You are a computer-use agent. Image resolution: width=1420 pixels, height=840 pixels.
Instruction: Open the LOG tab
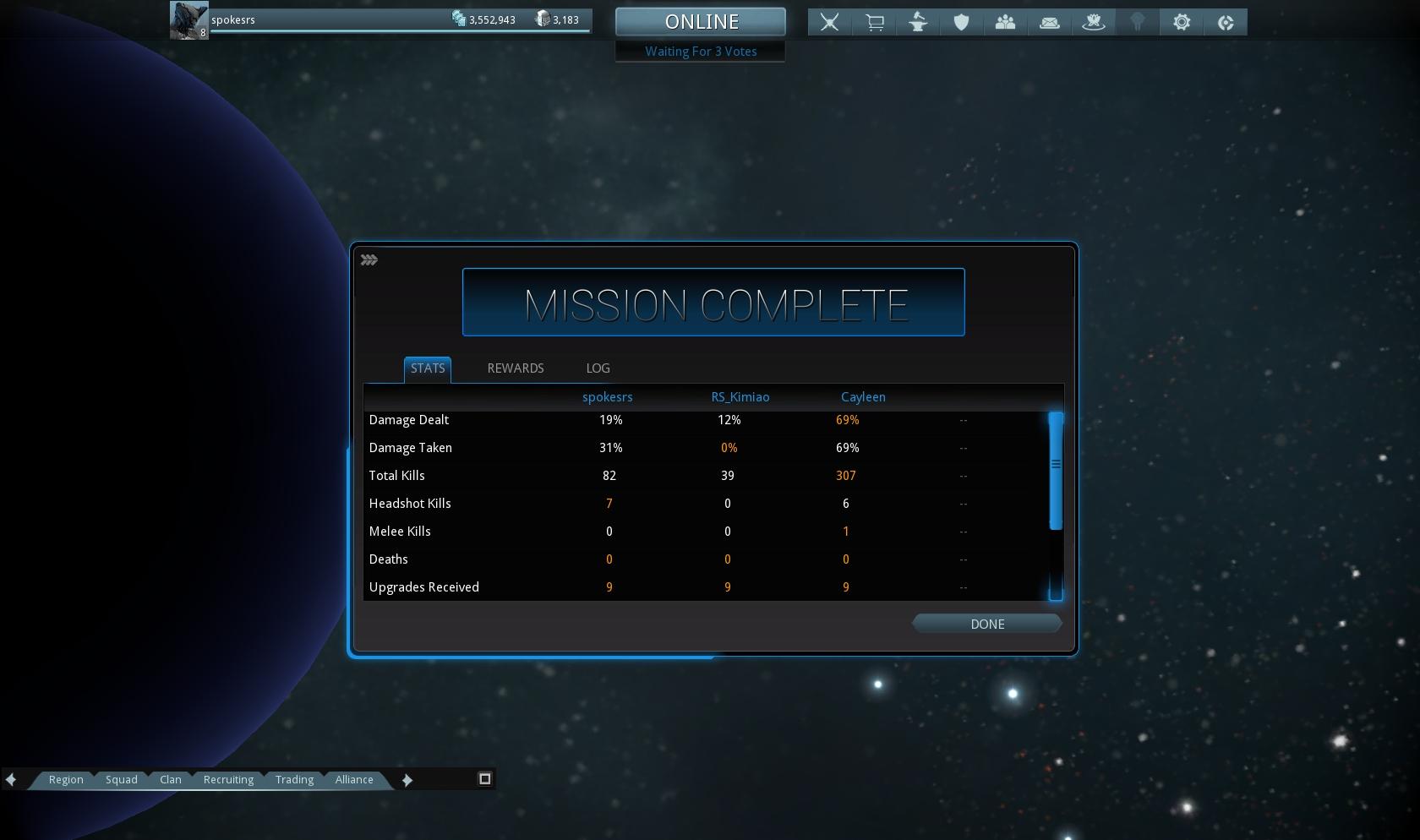click(598, 368)
